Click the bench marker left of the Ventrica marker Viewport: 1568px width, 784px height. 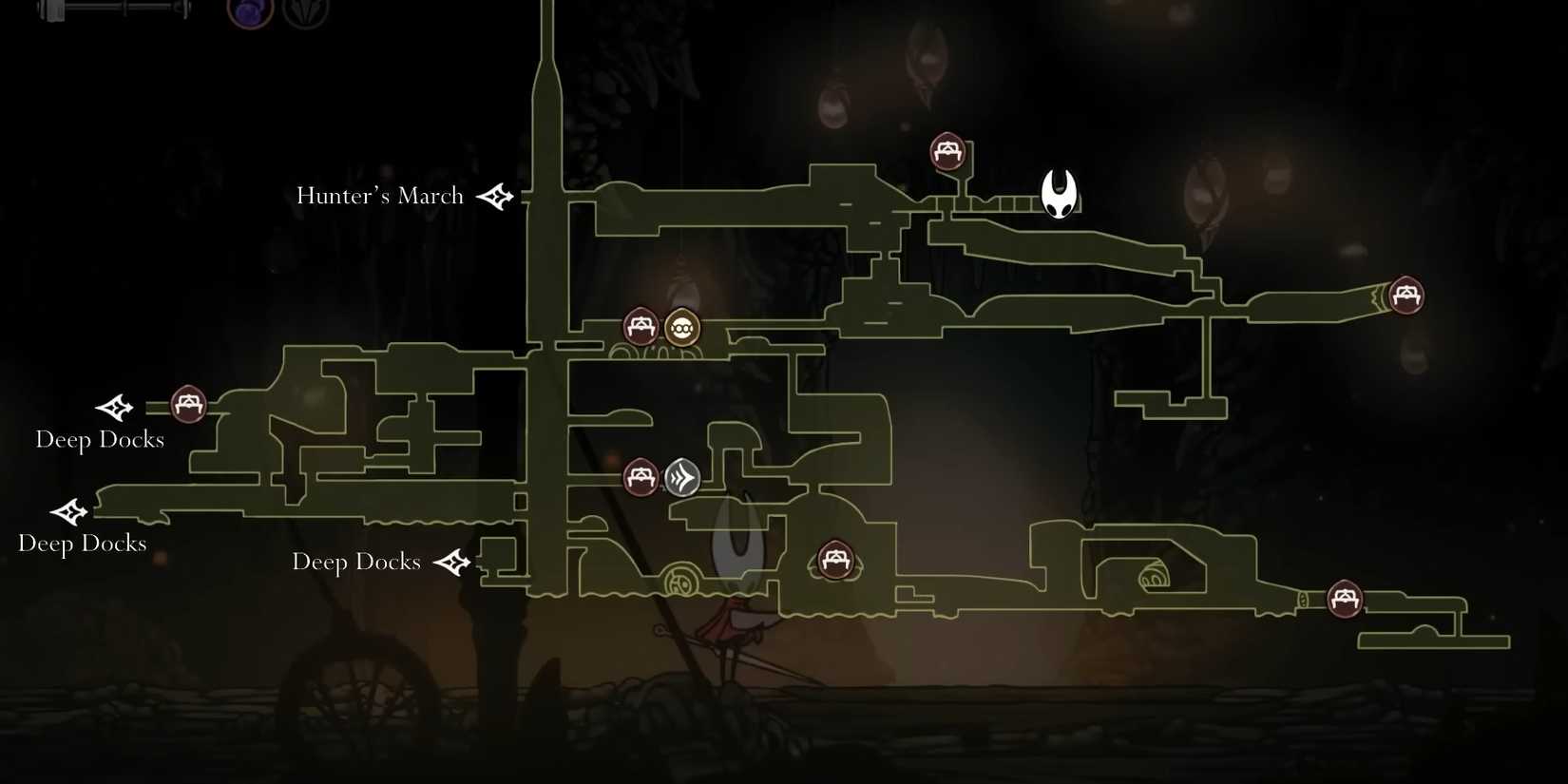[x=641, y=477]
